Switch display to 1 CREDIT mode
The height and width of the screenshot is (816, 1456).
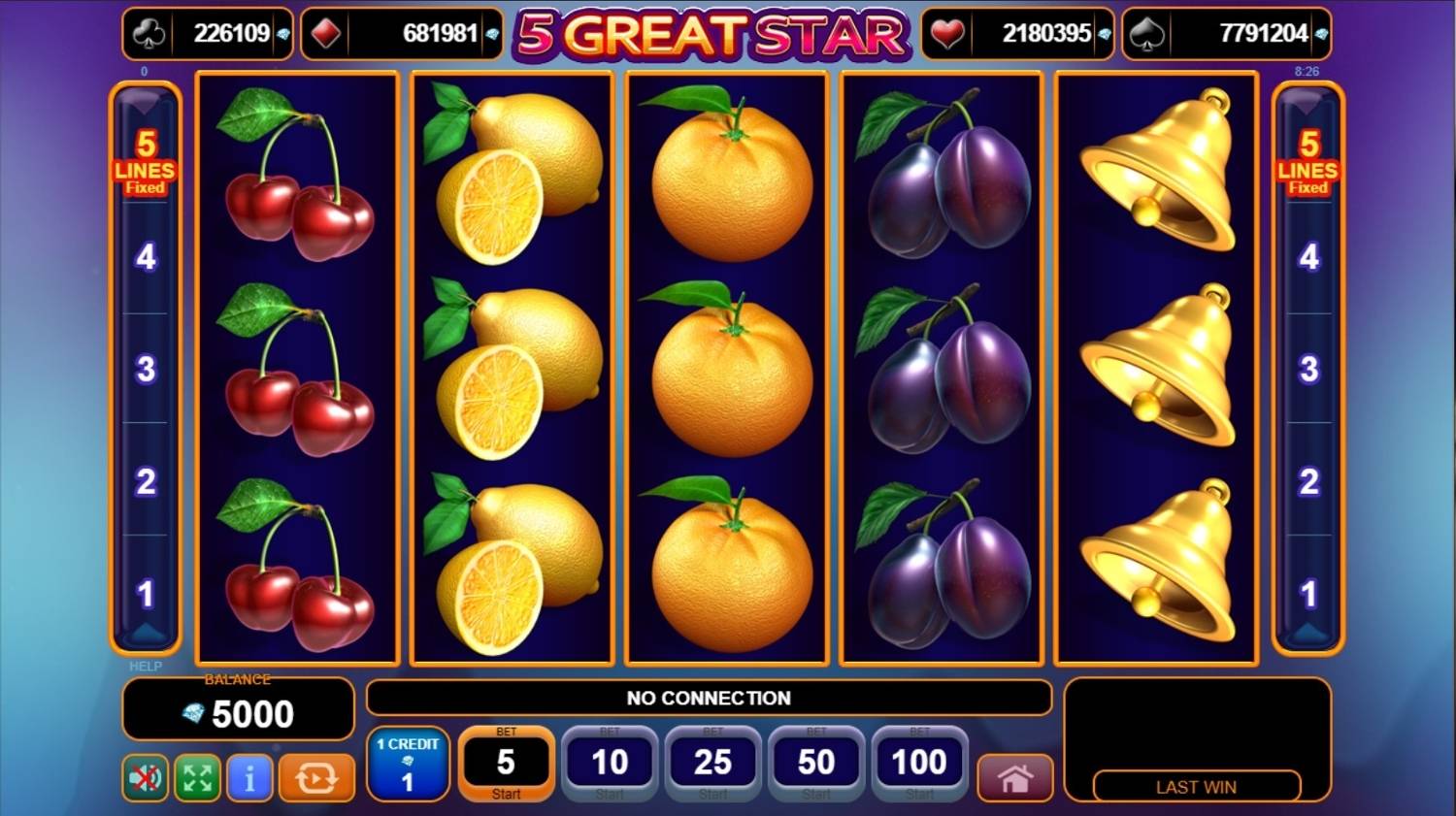click(x=408, y=767)
